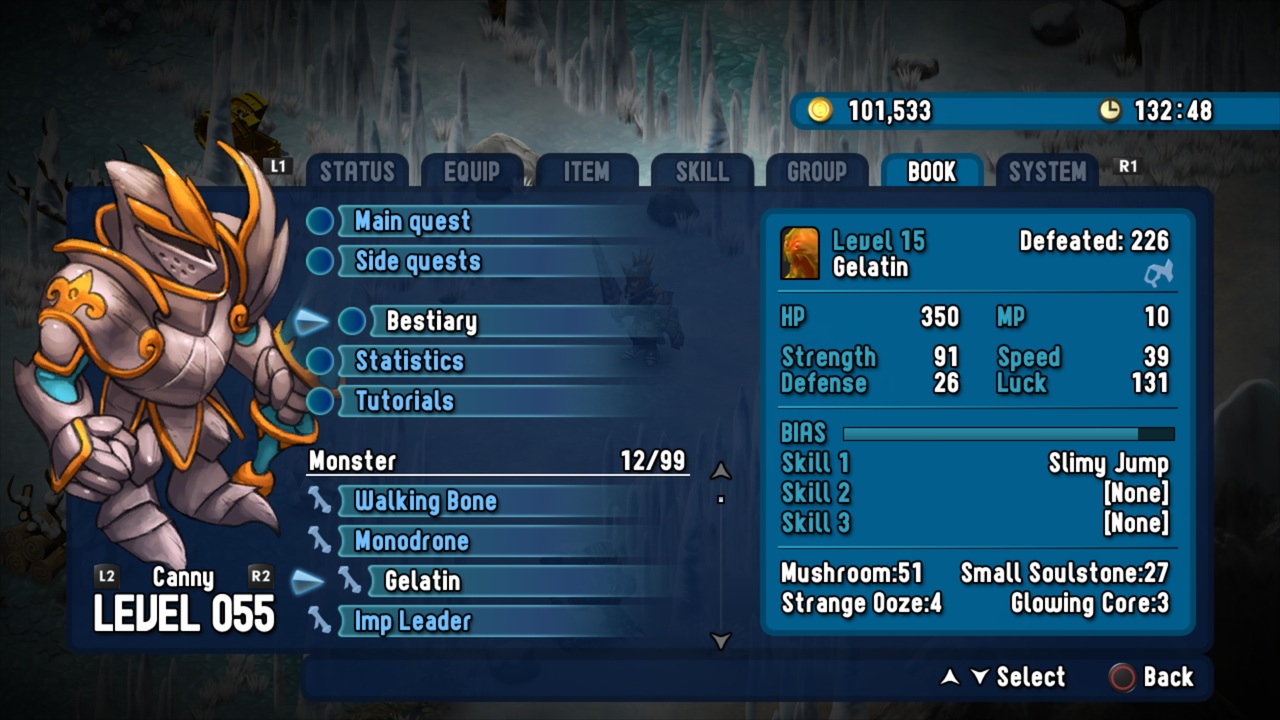Select the Gelatin monster entry

pyautogui.click(x=423, y=581)
